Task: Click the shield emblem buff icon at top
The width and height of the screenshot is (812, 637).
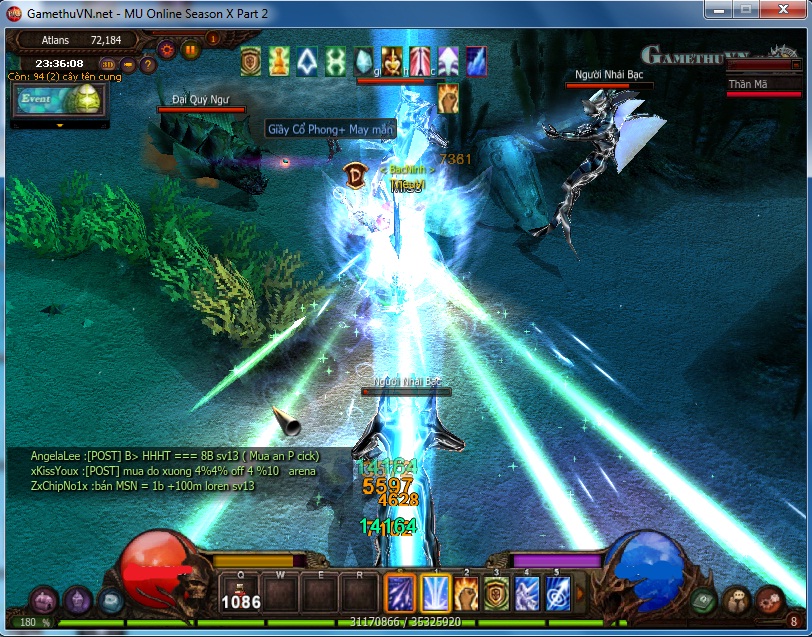Action: (x=251, y=61)
